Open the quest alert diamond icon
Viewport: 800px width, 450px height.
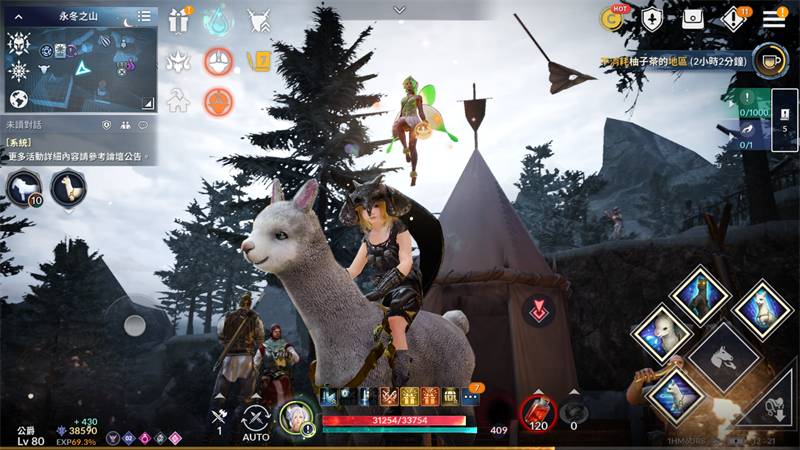(735, 19)
